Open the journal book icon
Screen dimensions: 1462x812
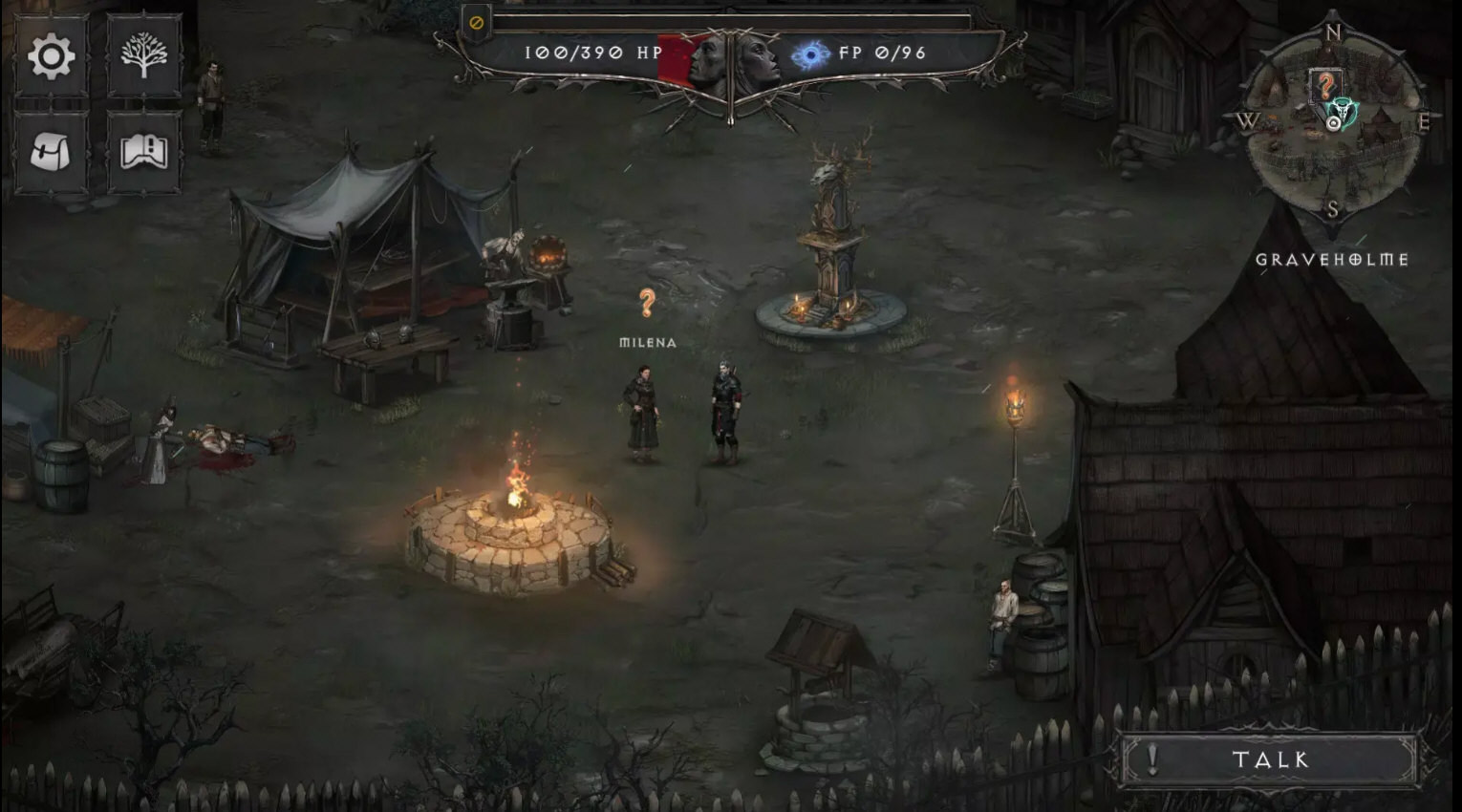point(144,151)
